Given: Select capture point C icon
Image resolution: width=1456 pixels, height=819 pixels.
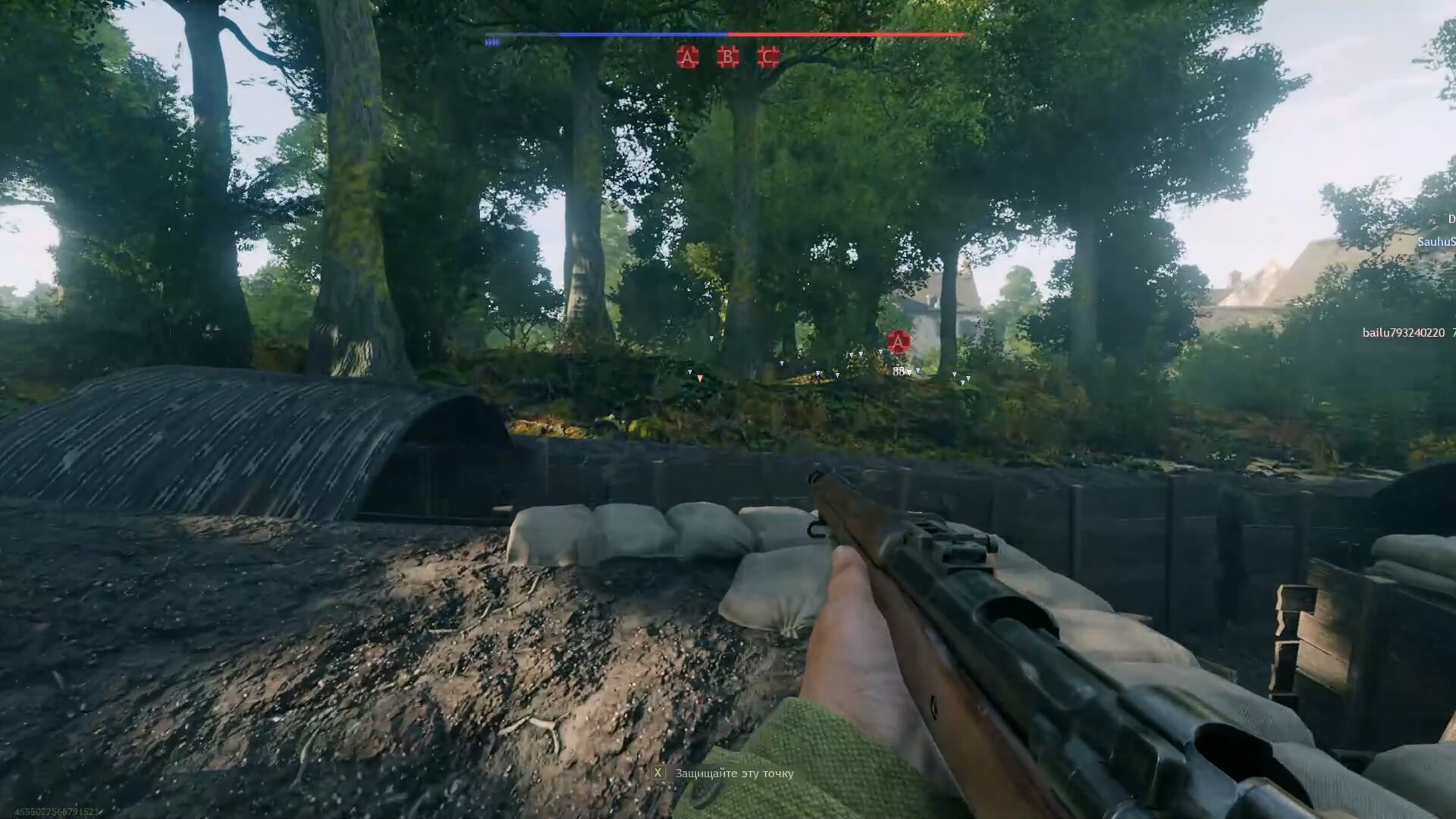Looking at the screenshot, I should tap(768, 57).
